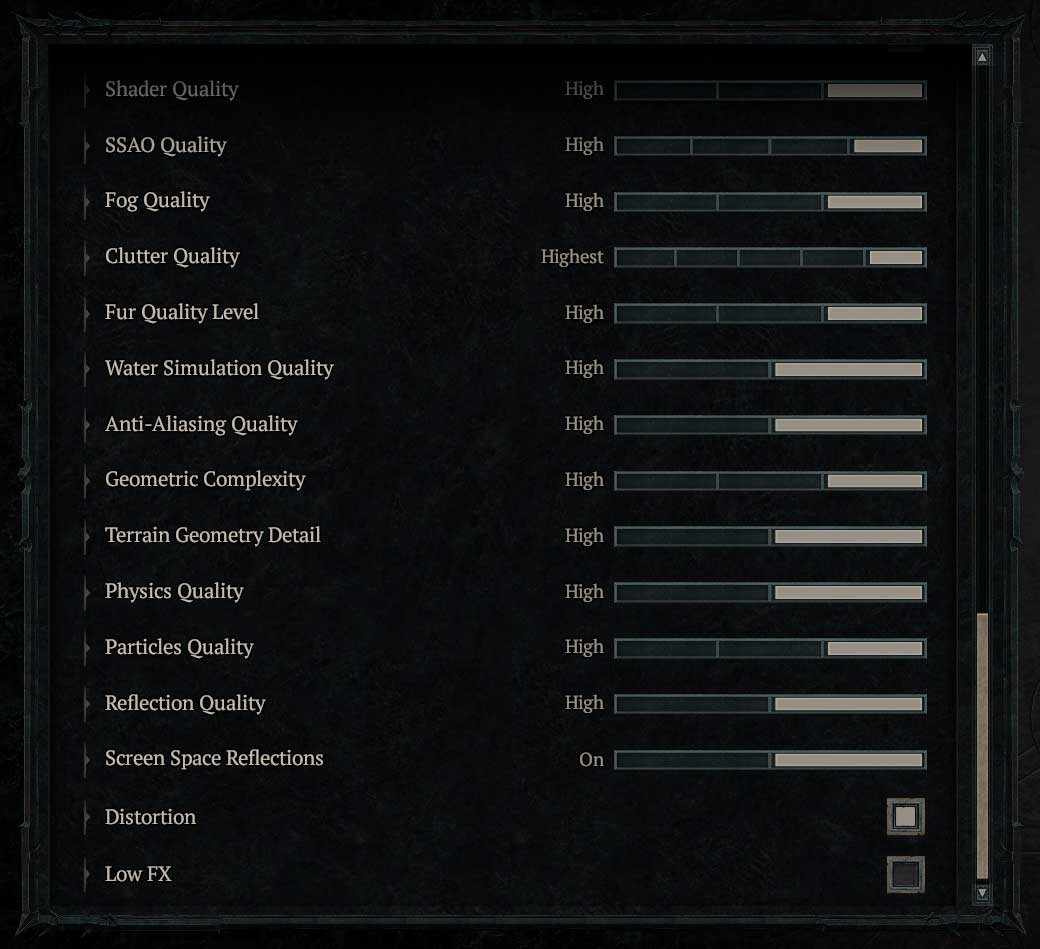Set the Fog Quality slider

[770, 202]
